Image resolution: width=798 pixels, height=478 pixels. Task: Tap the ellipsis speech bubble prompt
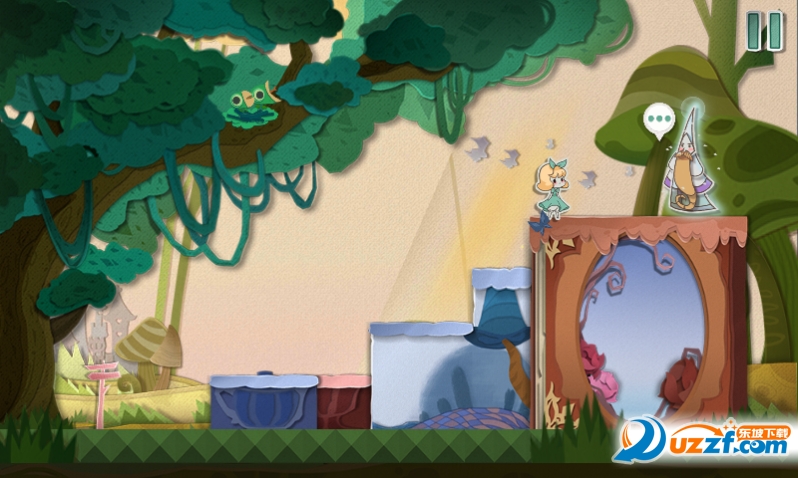click(658, 120)
